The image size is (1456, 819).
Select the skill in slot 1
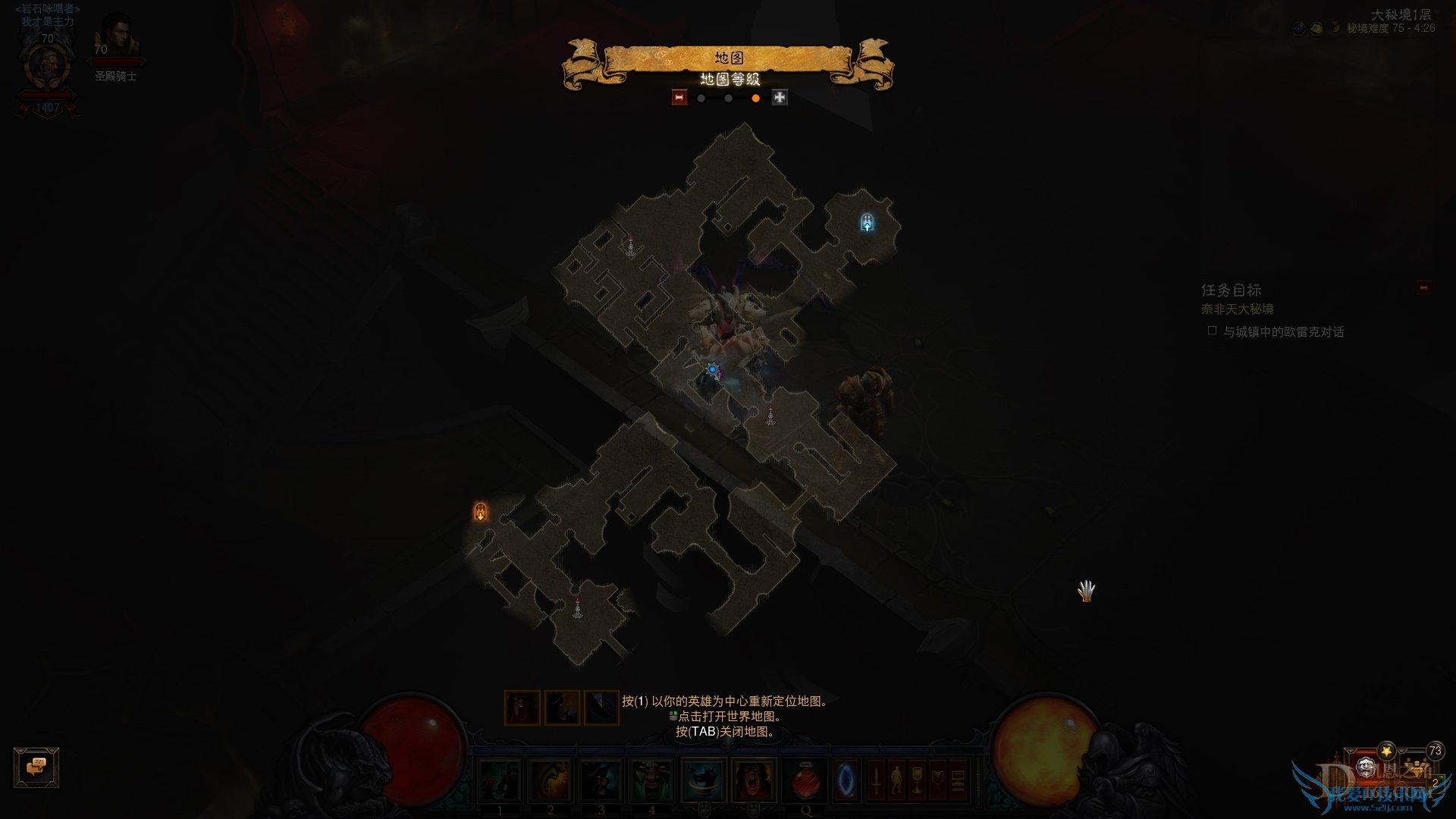[499, 780]
